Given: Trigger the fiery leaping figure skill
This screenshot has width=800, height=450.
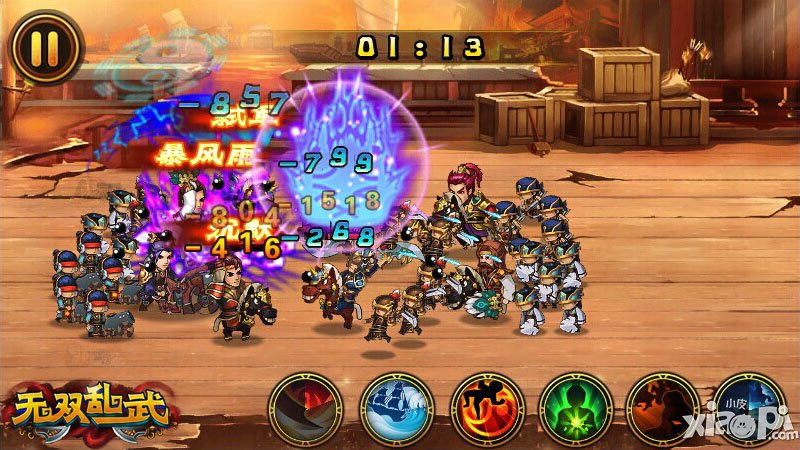Looking at the screenshot, I should pyautogui.click(x=485, y=408).
